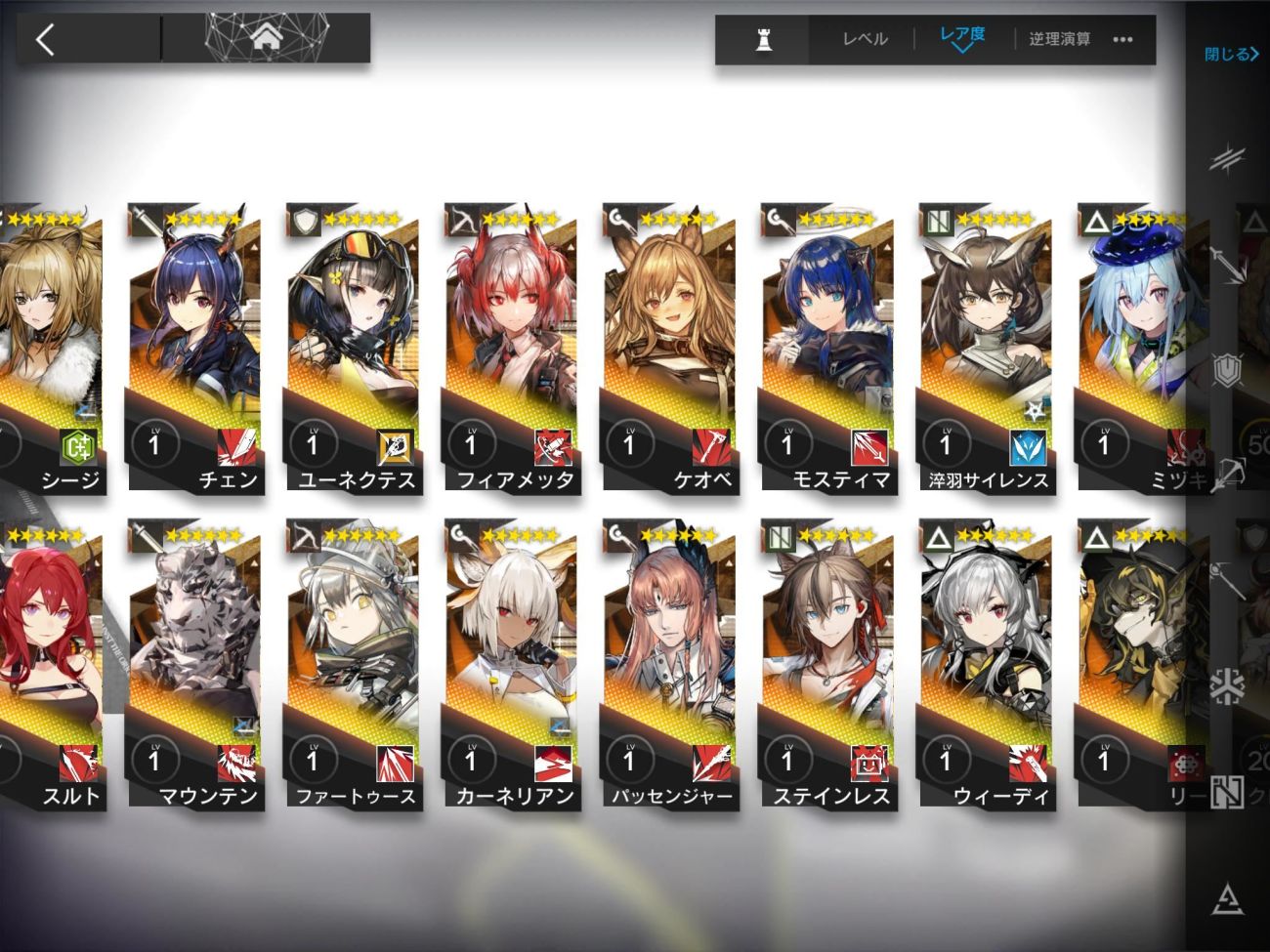This screenshot has width=1270, height=952.
Task: Filter by the snowflake class icon
Action: tap(1226, 687)
